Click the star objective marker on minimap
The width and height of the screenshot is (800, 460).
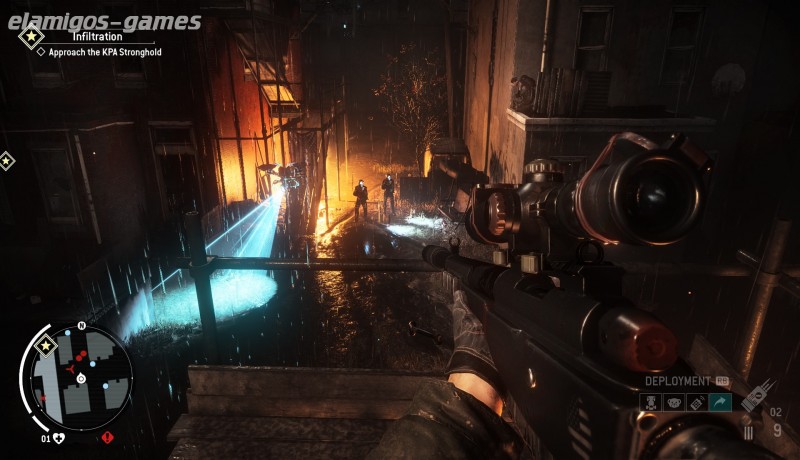point(45,346)
